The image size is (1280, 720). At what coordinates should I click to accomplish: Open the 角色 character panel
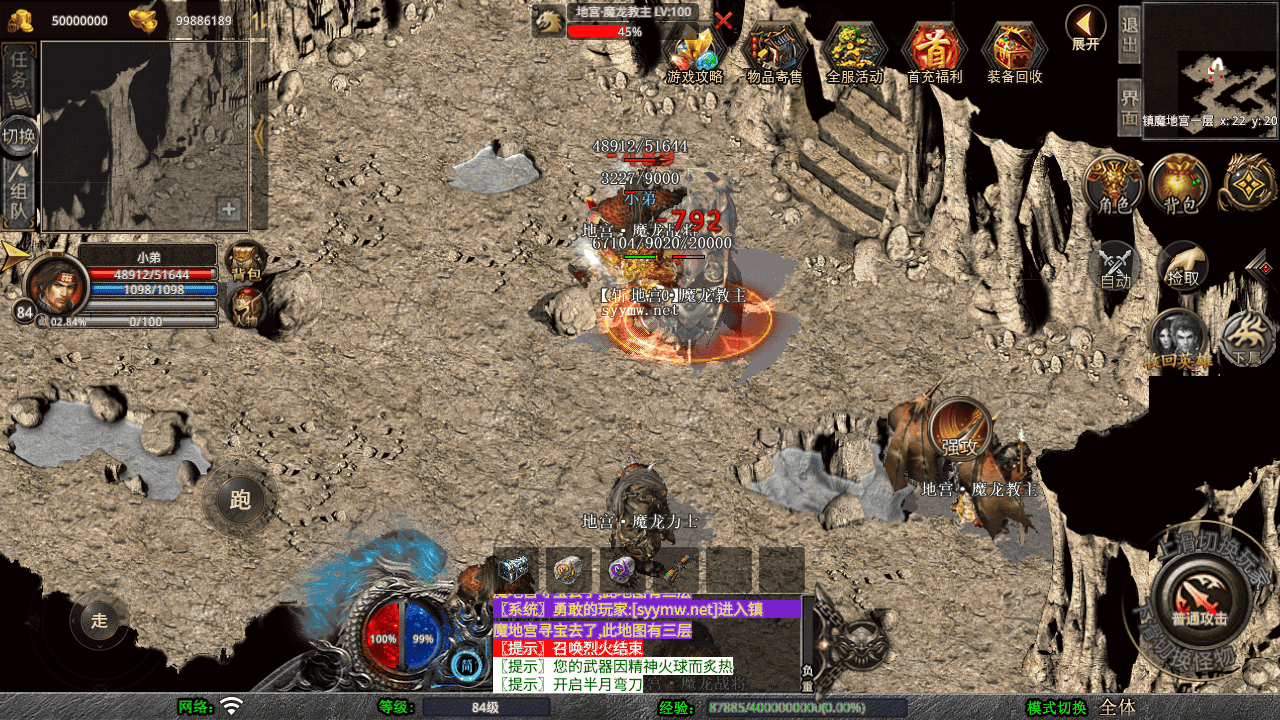1113,185
